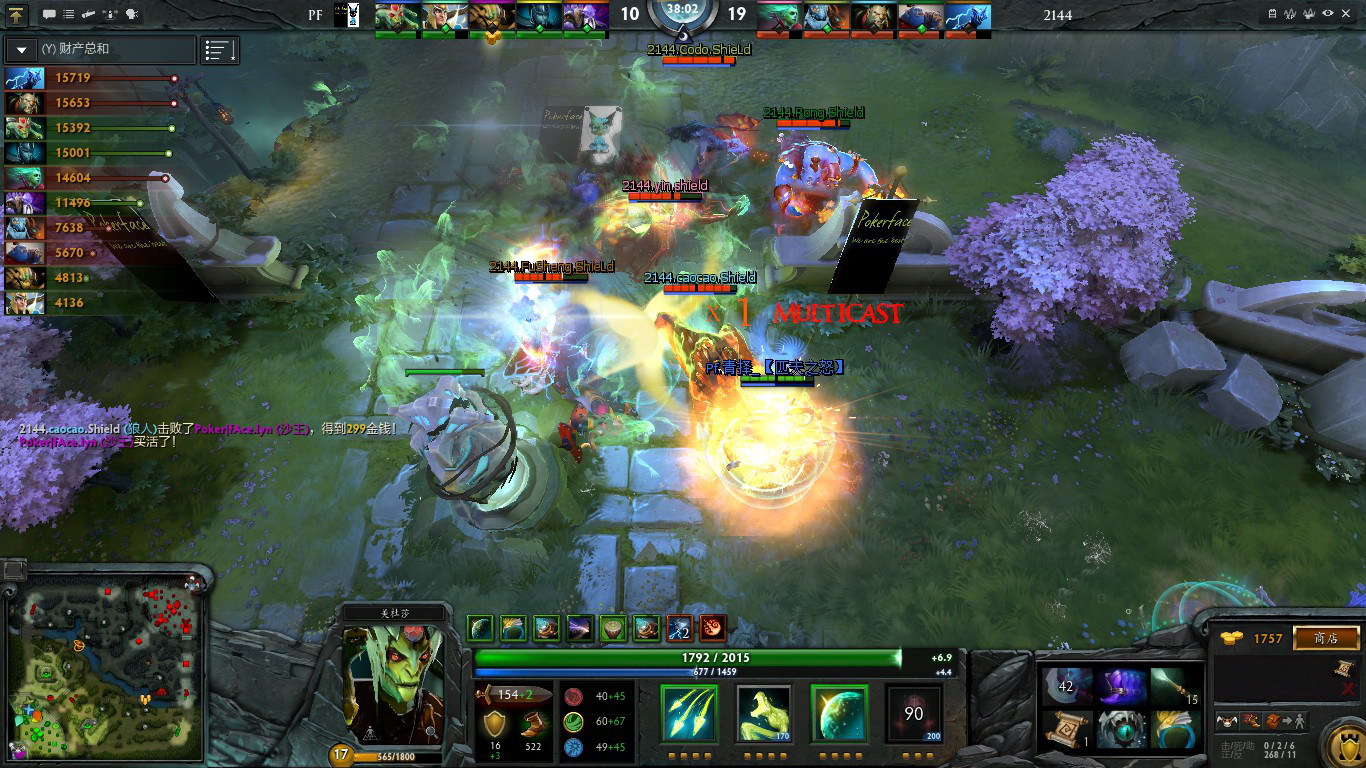This screenshot has width=1366, height=768.
Task: Open the 财产总和 stat dropdown
Action: point(100,49)
